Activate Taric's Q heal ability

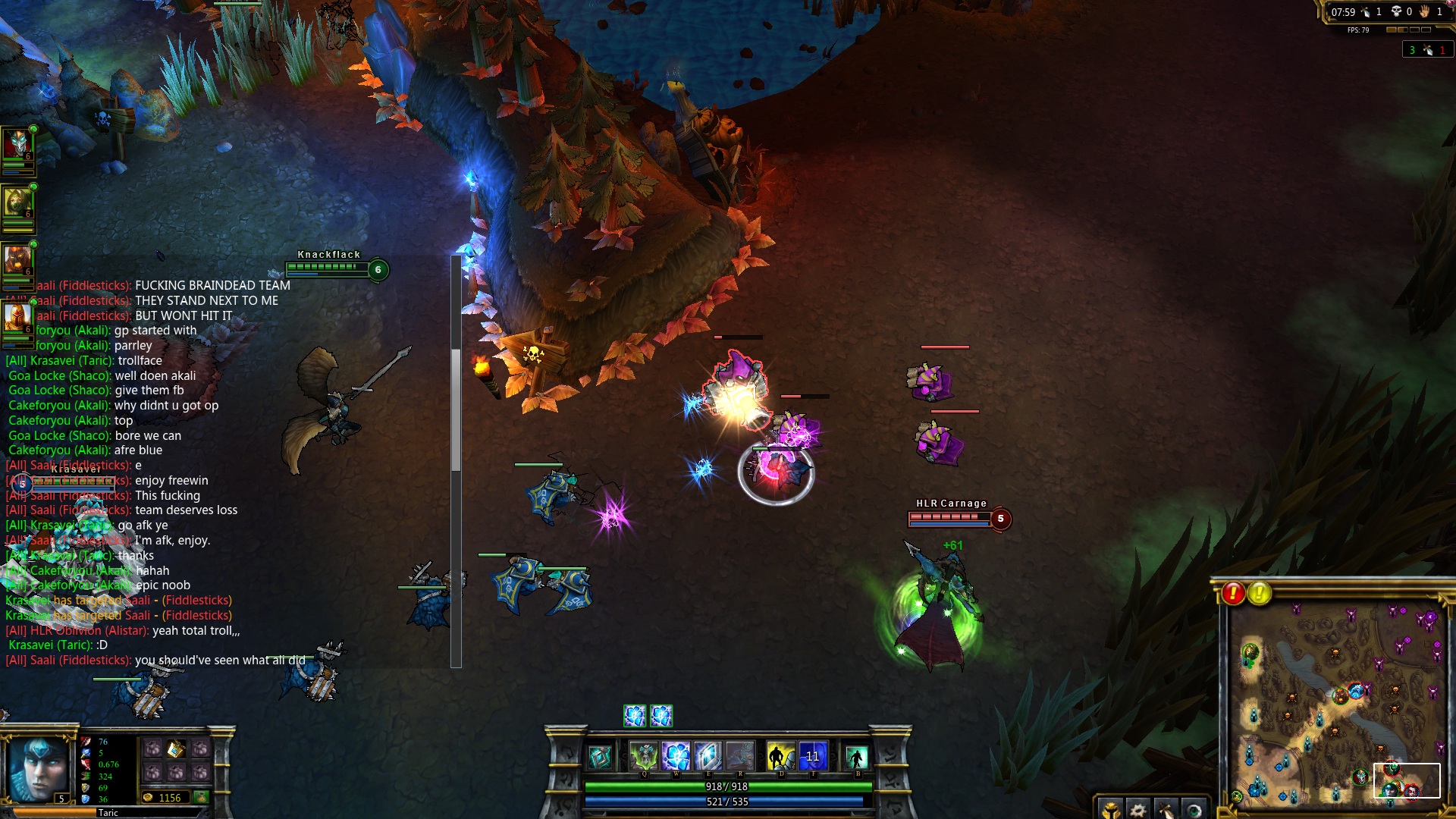coord(644,756)
